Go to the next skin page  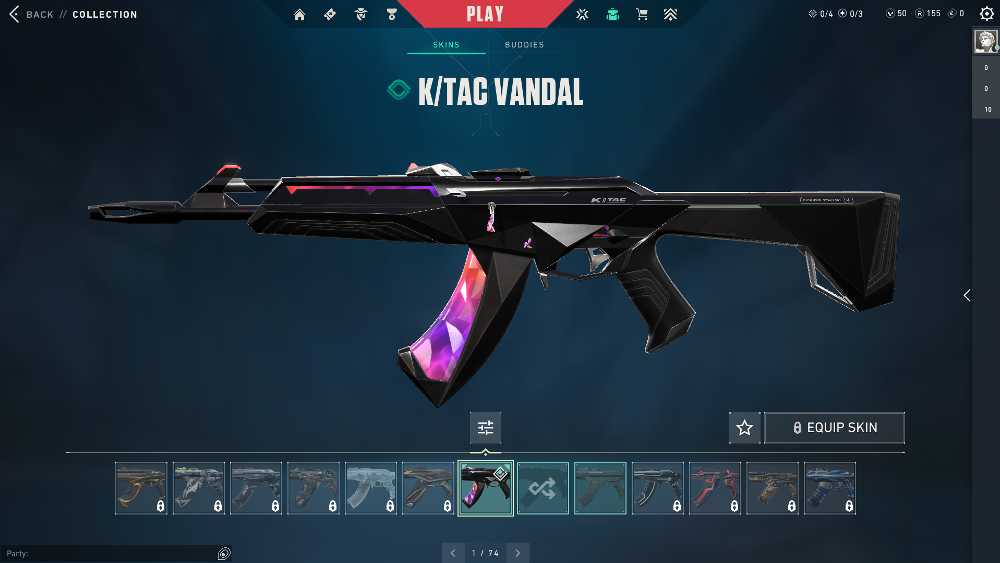pyautogui.click(x=518, y=553)
